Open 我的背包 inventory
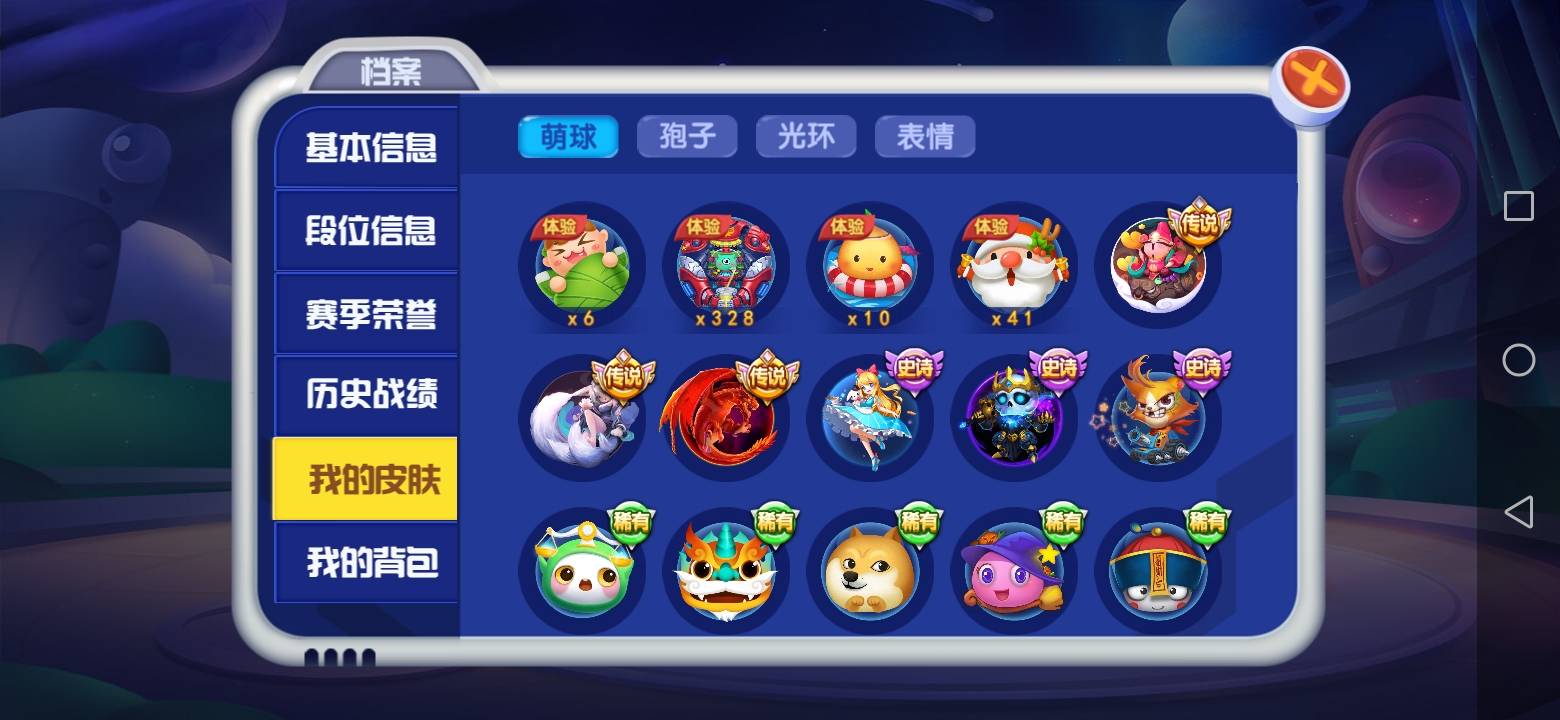The height and width of the screenshot is (720, 1560). point(366,564)
